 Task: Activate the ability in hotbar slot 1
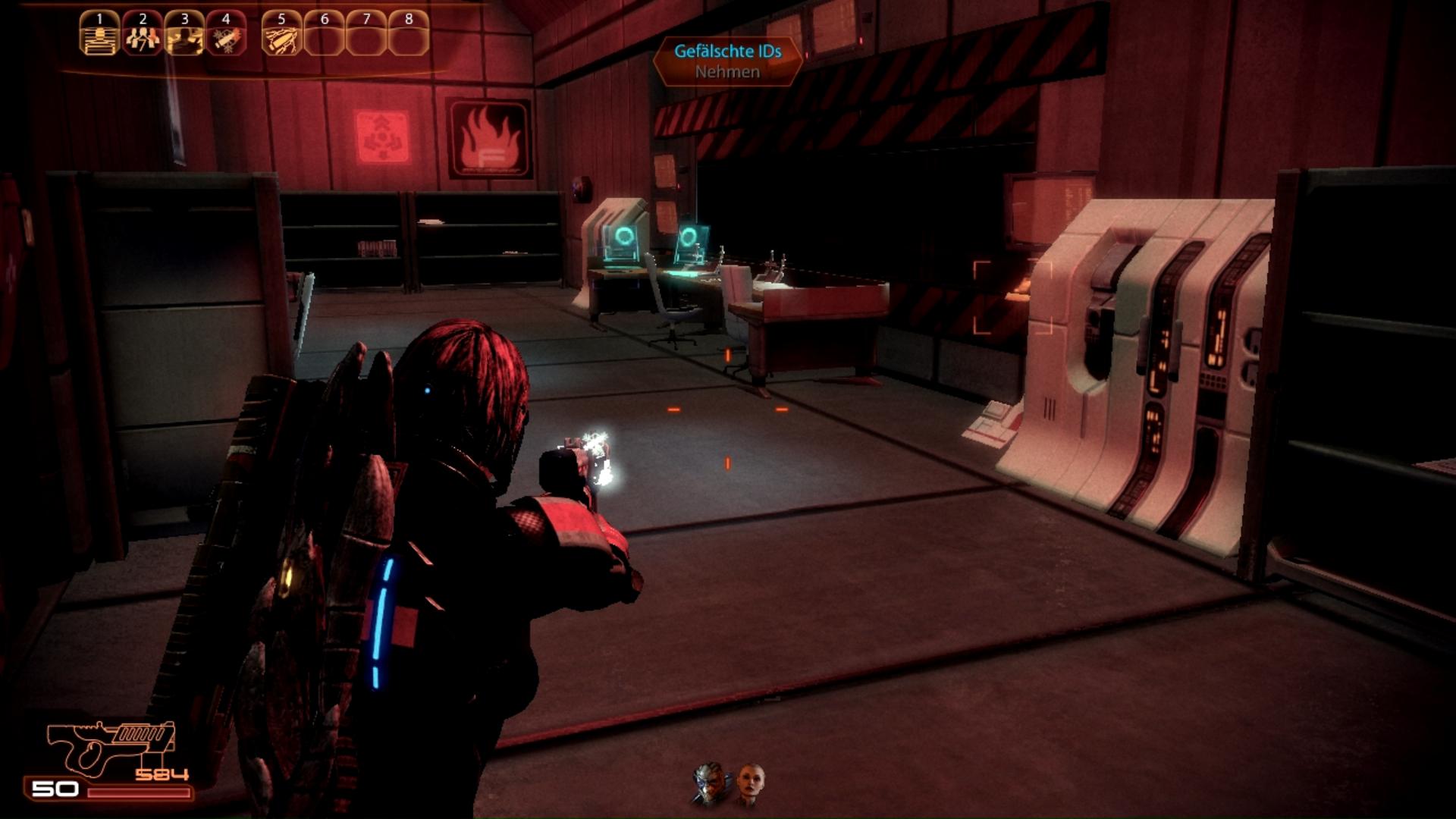(x=99, y=34)
